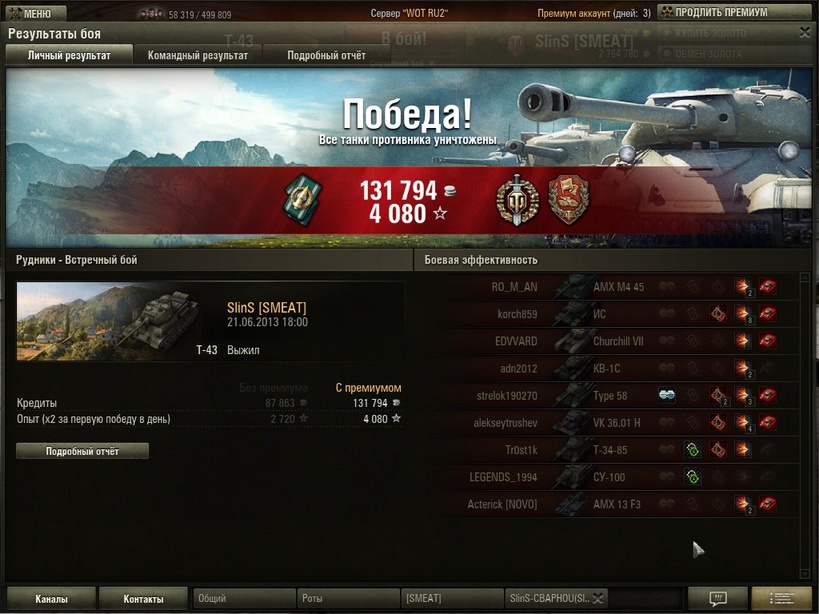Select strelok190270 Type 58 row
819x614 pixels.
pyautogui.click(x=617, y=396)
